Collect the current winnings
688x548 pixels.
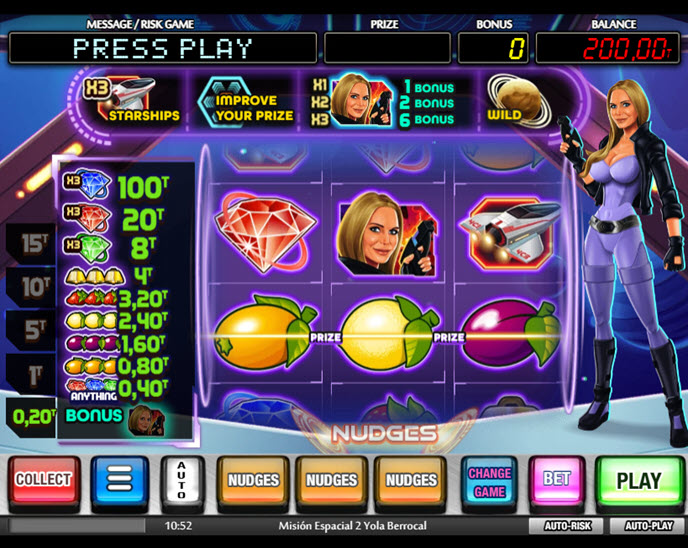pos(42,481)
